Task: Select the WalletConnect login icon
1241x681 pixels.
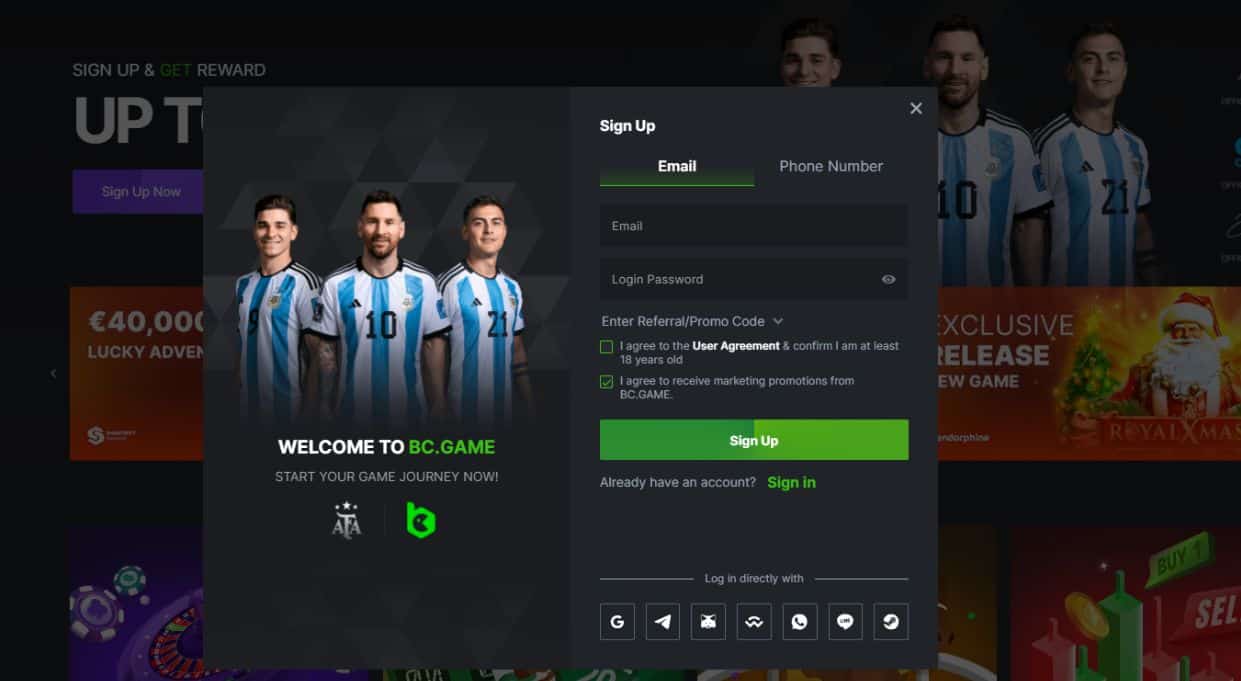Action: (x=754, y=622)
